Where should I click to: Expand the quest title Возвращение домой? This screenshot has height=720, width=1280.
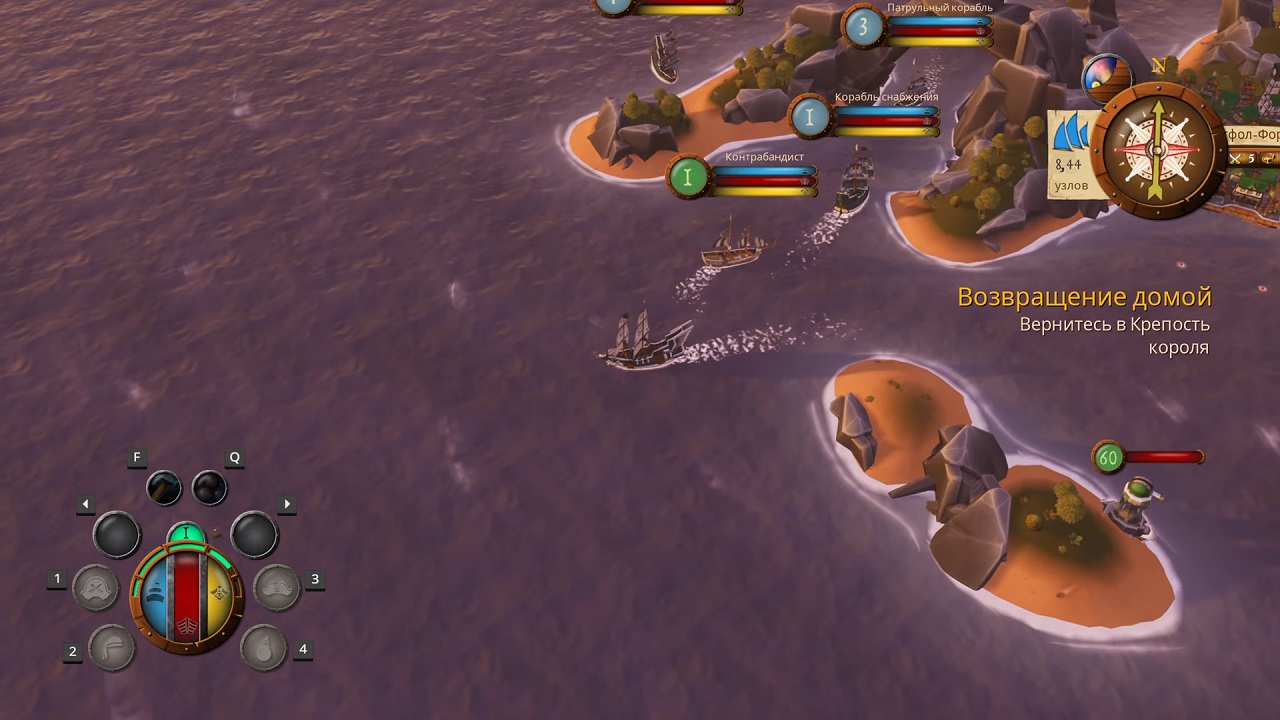pyautogui.click(x=1083, y=296)
